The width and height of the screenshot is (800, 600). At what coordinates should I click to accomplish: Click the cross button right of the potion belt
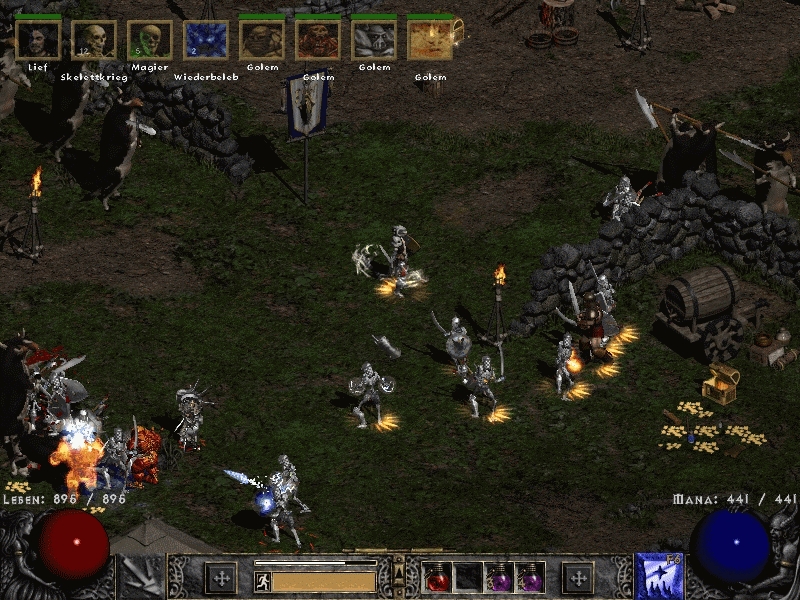pos(577,578)
